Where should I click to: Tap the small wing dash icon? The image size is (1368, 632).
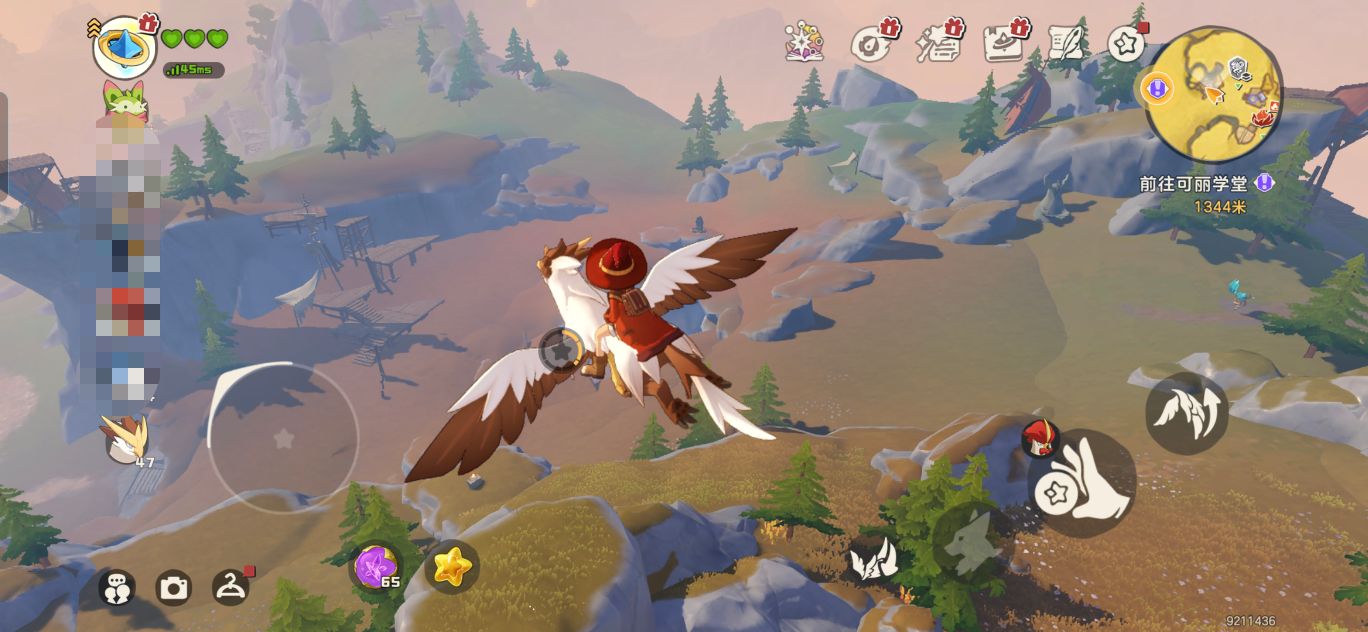(x=871, y=559)
